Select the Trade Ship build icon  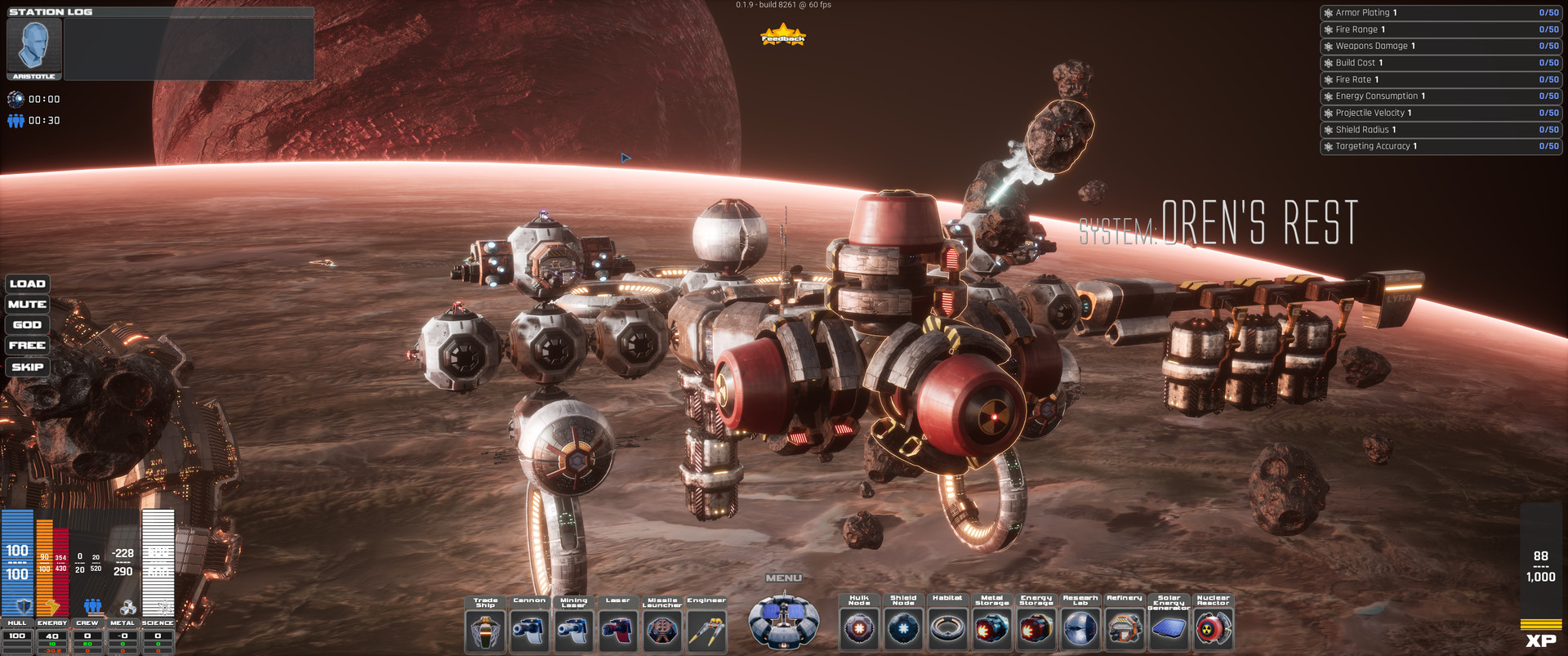(485, 627)
